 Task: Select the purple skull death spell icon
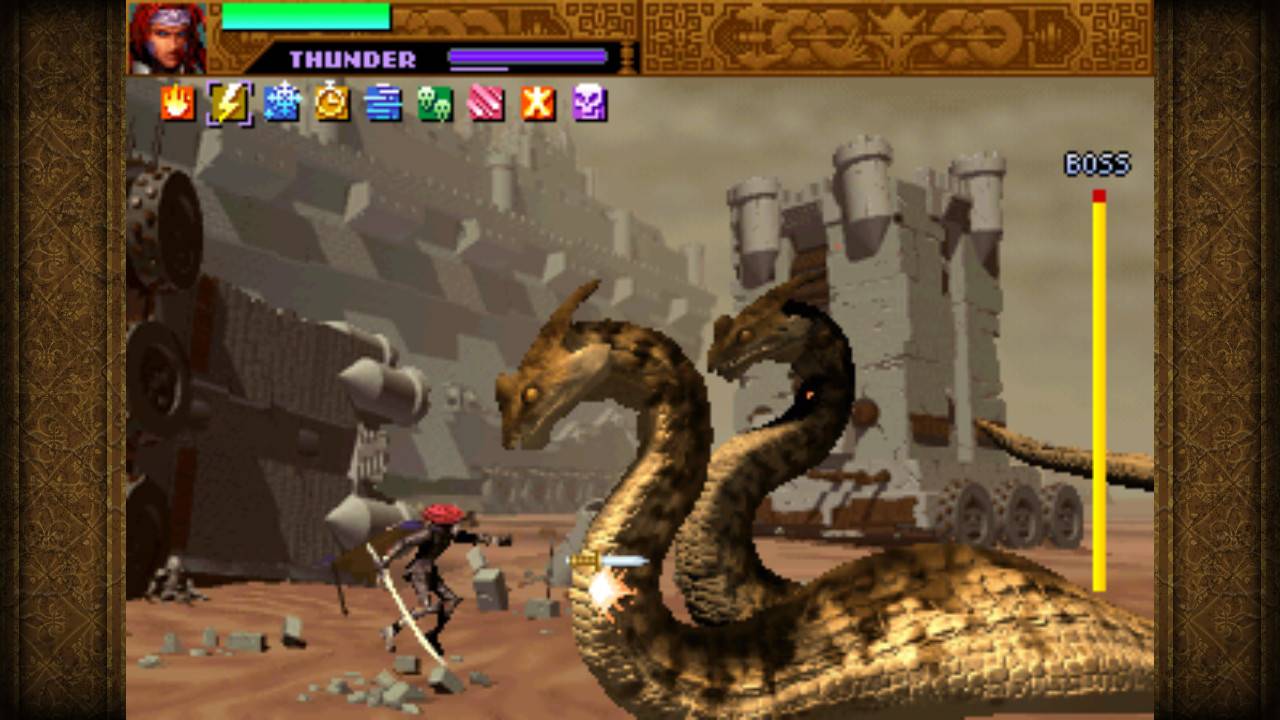pos(591,103)
